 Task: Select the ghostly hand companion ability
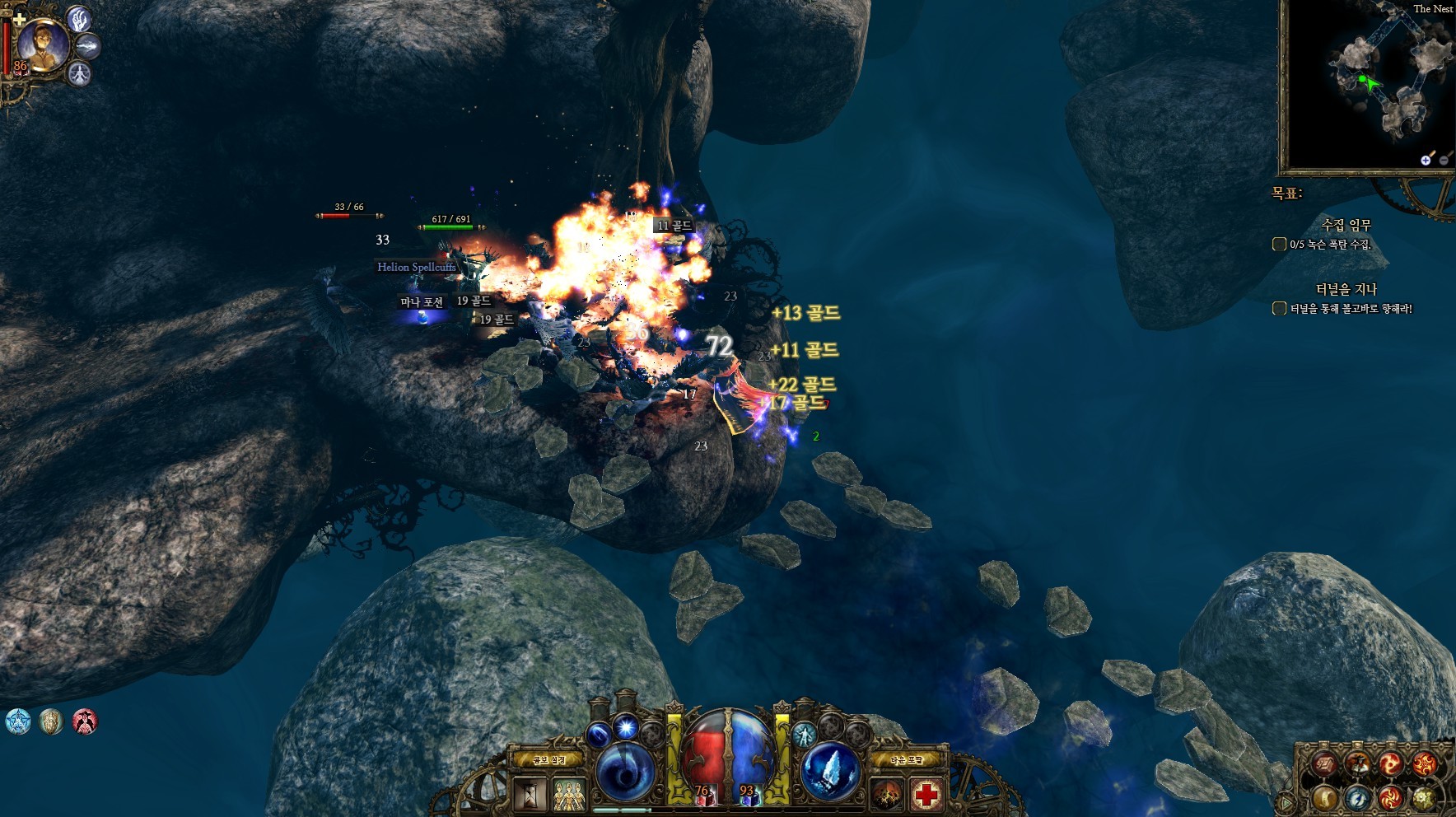(x=79, y=18)
